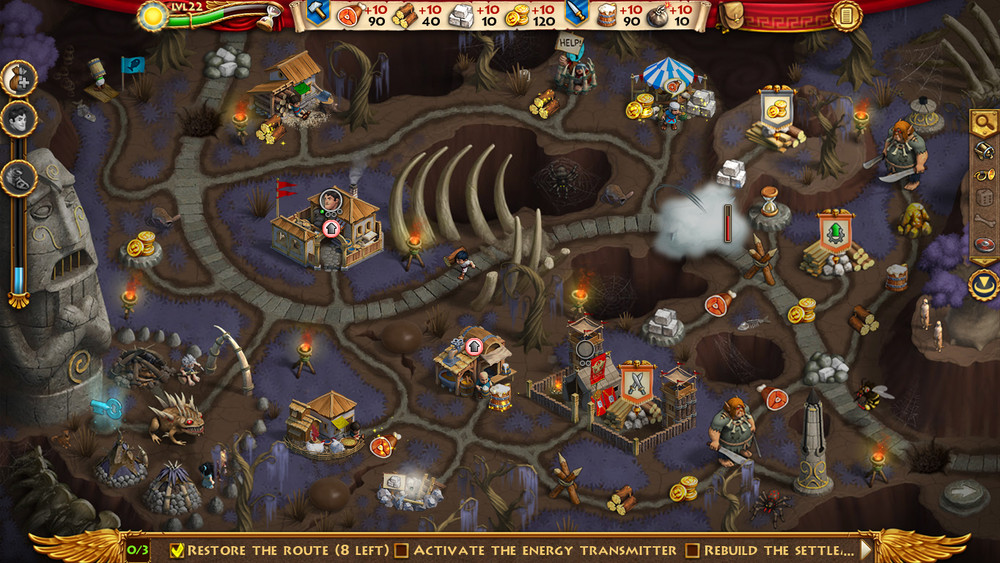Image resolution: width=1000 pixels, height=563 pixels.
Task: Select the bone artifact slot
Action: pyautogui.click(x=984, y=220)
